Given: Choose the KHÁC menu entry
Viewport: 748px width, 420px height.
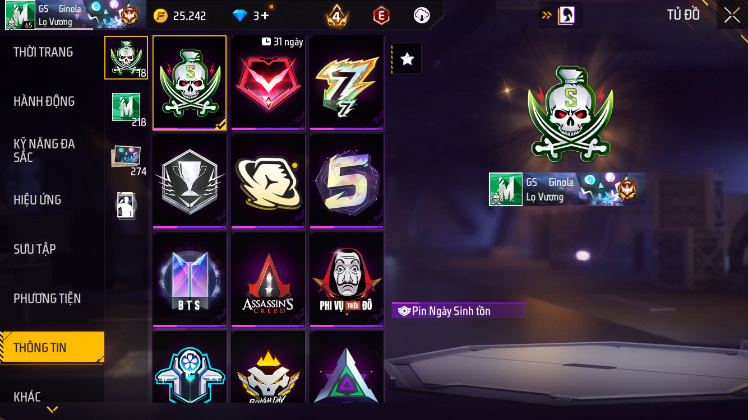Looking at the screenshot, I should [27, 397].
